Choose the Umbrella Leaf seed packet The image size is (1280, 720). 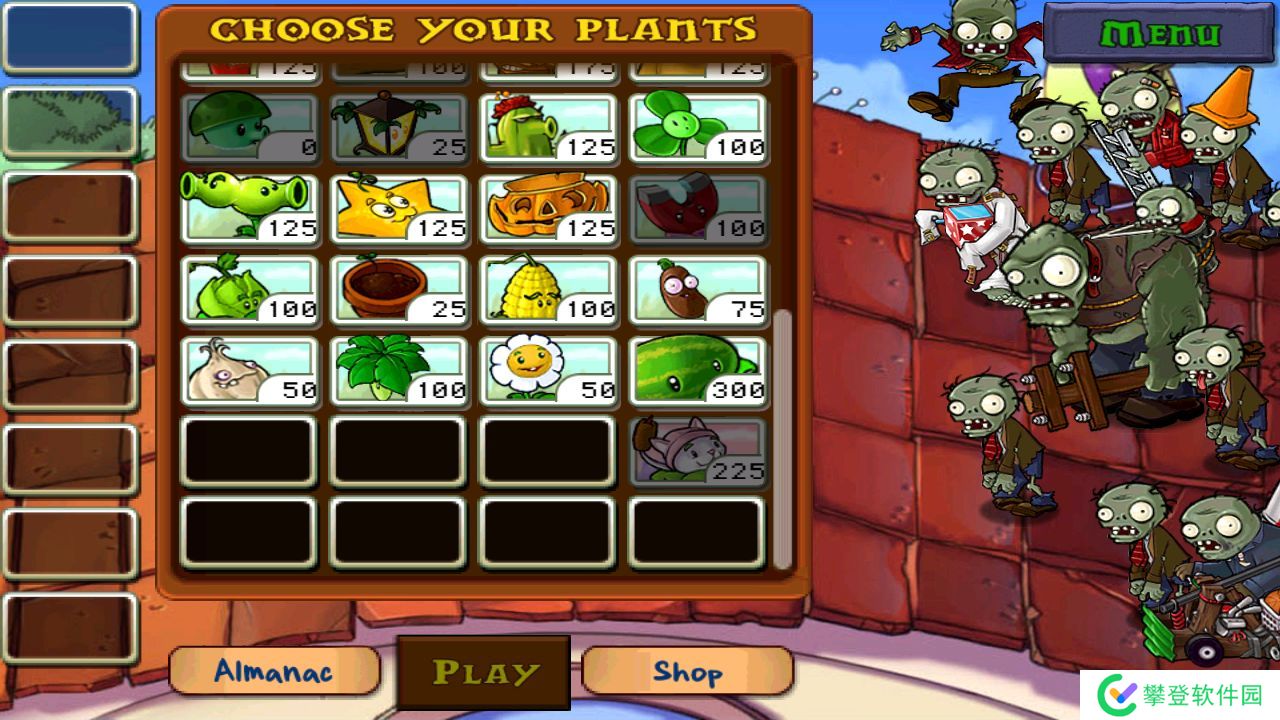(399, 371)
